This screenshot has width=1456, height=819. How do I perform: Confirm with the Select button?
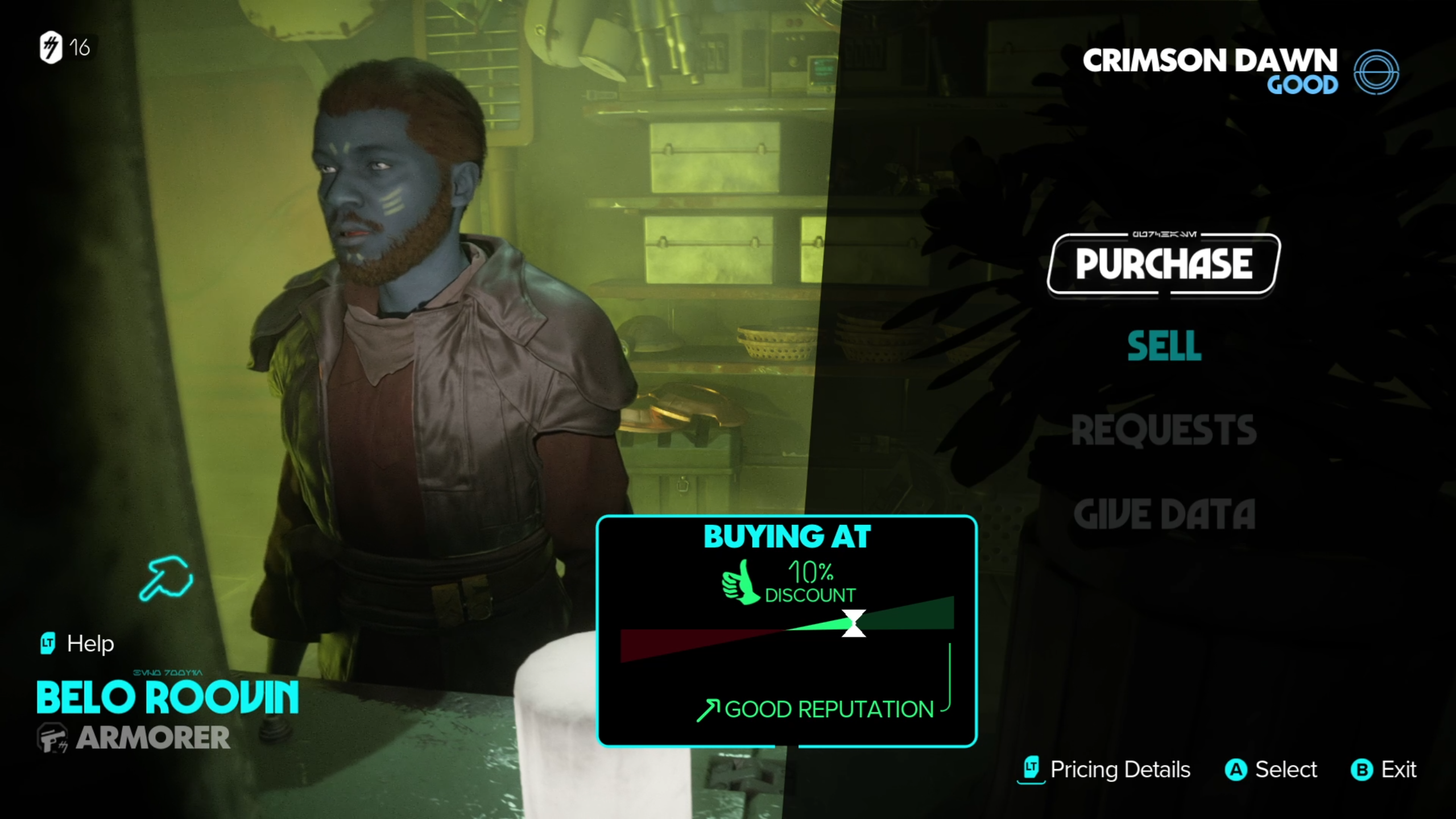[x=1271, y=770]
